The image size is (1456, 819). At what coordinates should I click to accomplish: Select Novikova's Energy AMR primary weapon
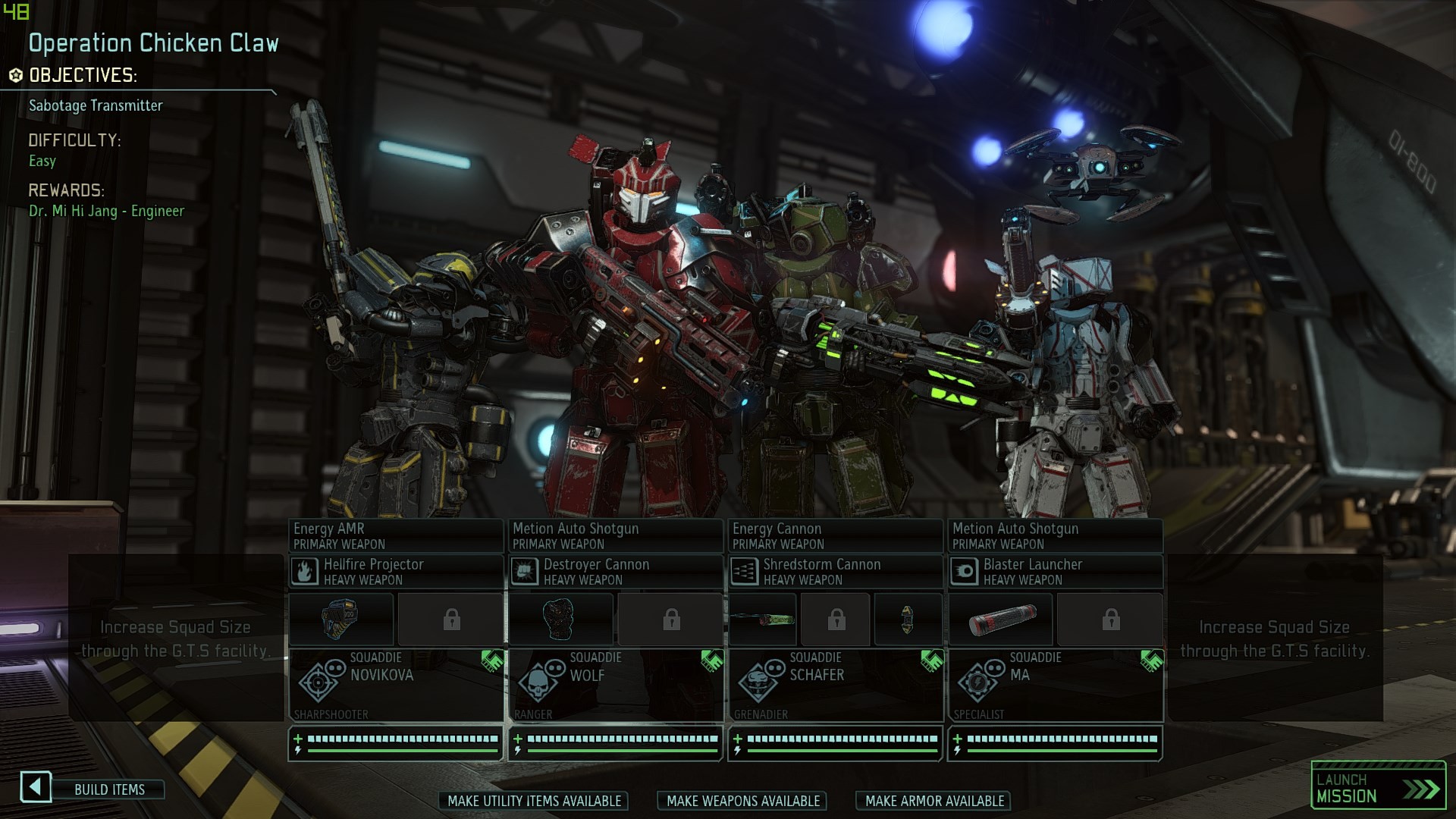click(395, 535)
